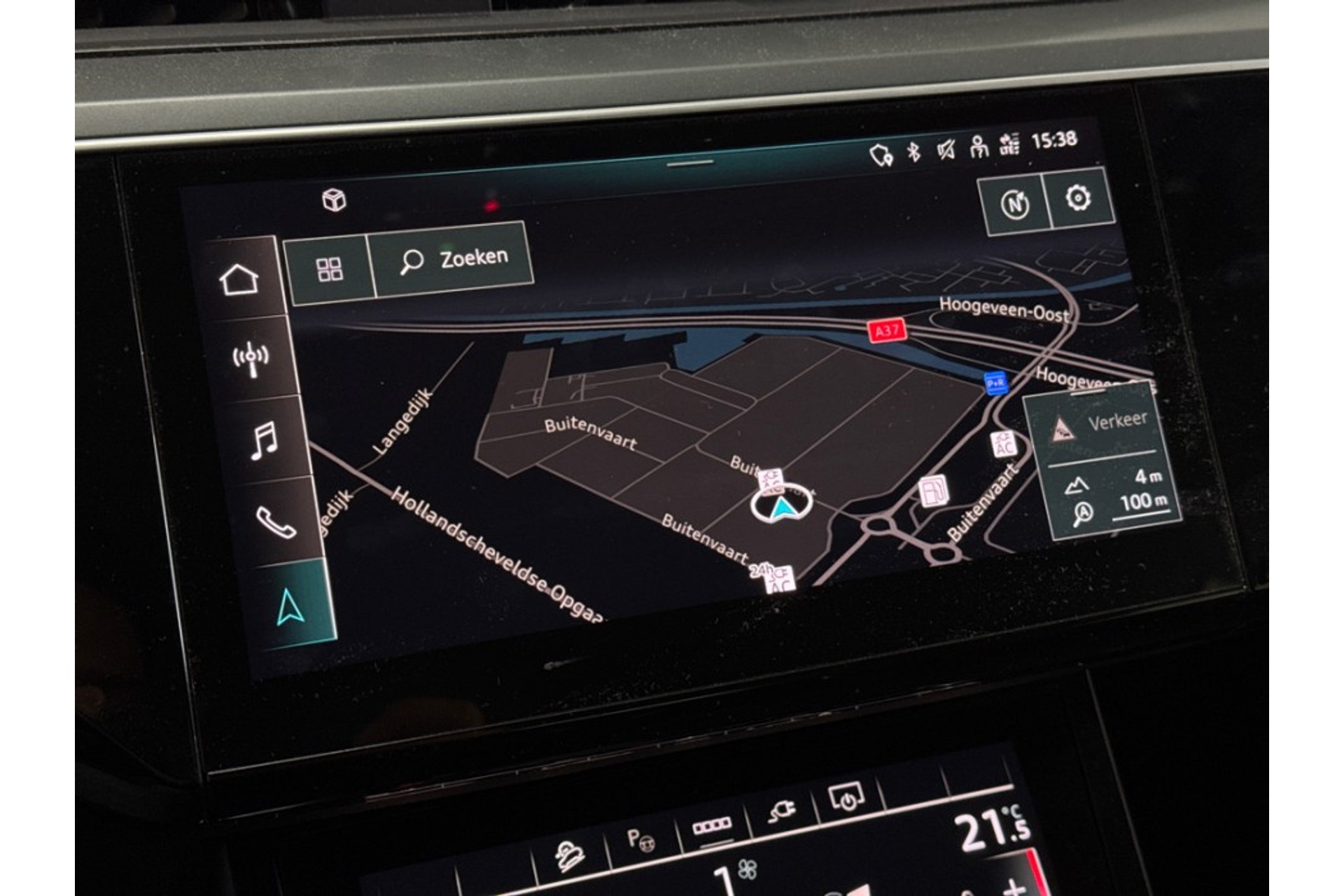Screen dimensions: 1344x896
Task: Open the Home screen
Action: pos(239,280)
